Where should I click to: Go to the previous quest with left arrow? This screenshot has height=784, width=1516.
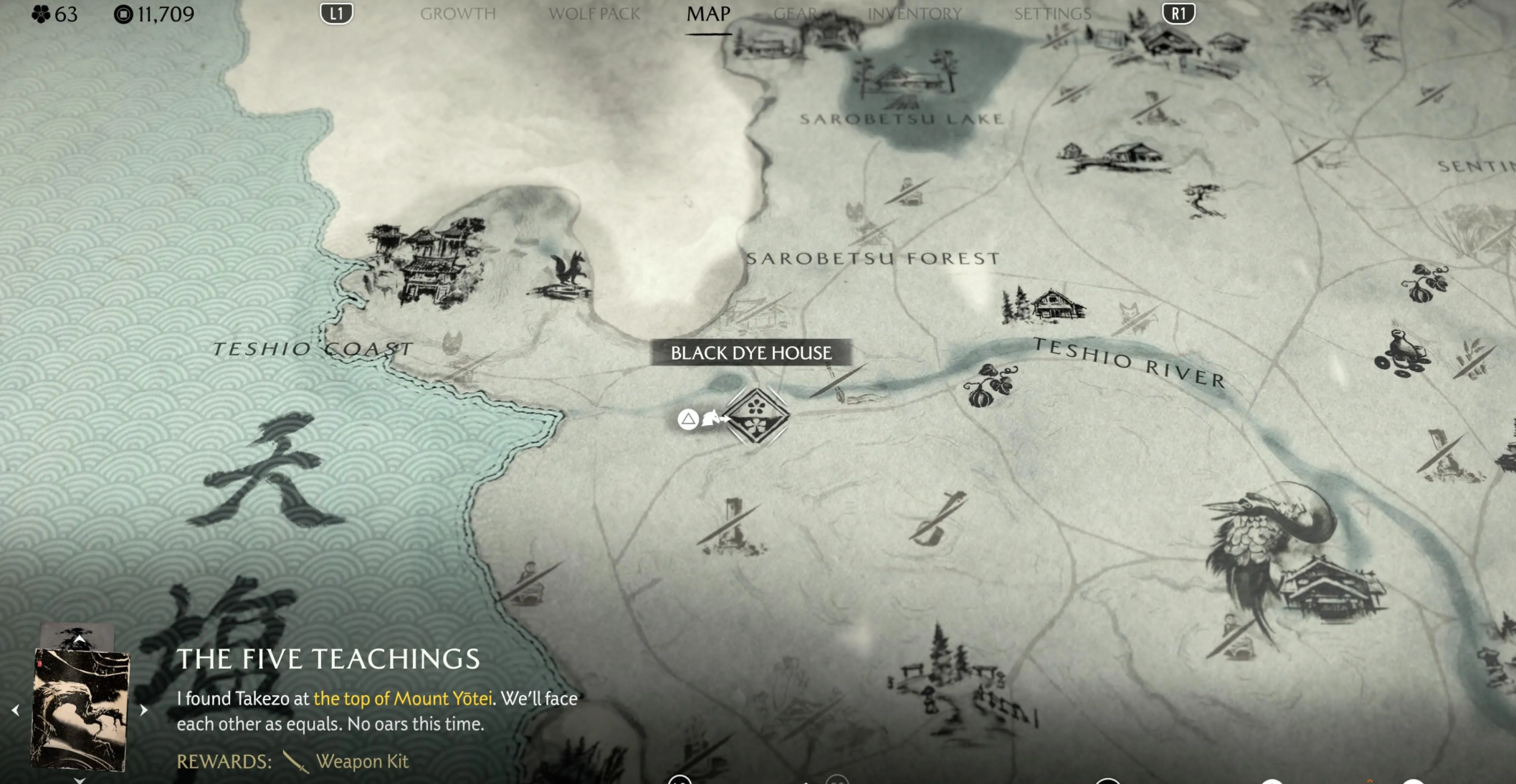click(x=15, y=710)
